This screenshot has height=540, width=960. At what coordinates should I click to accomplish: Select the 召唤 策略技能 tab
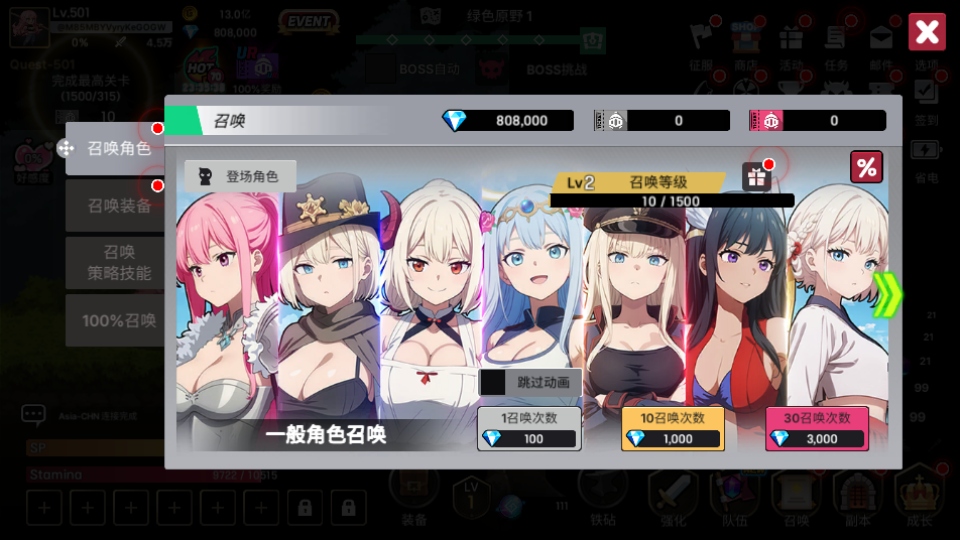pyautogui.click(x=118, y=262)
